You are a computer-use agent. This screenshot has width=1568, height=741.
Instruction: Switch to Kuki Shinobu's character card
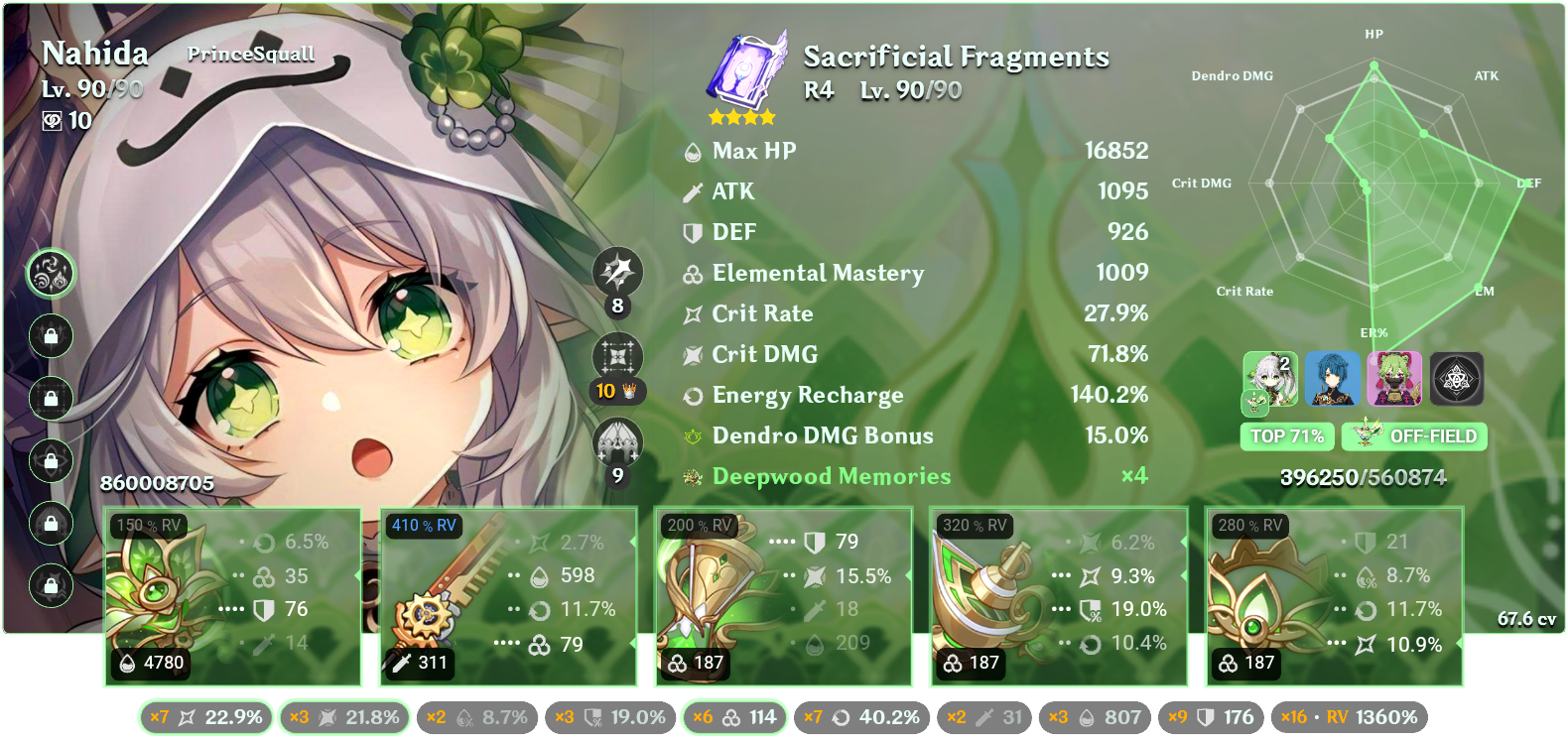[x=1396, y=377]
